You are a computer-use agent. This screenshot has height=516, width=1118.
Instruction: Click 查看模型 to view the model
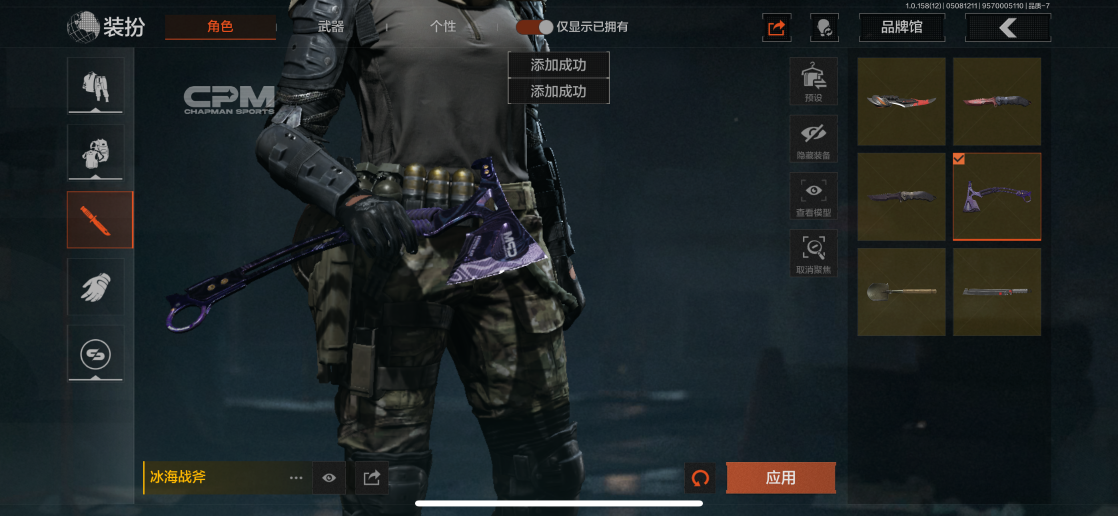[813, 196]
